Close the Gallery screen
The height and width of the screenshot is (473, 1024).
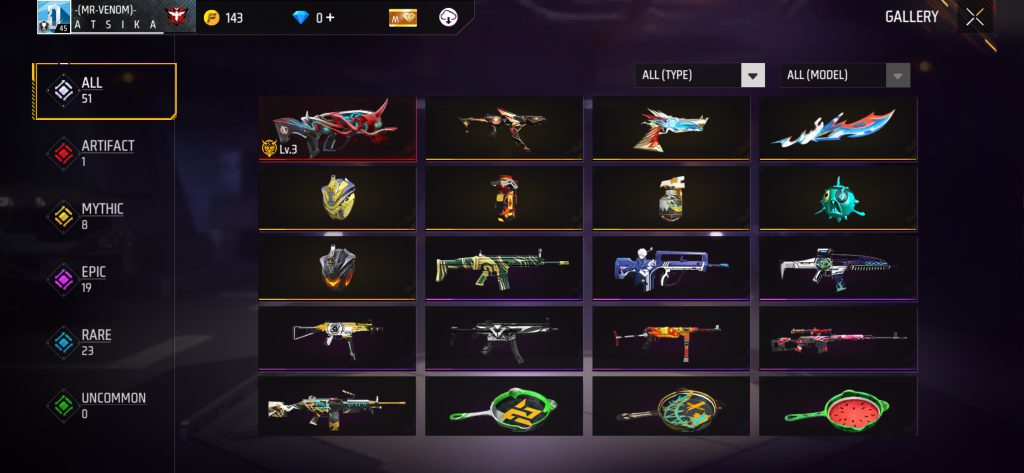point(974,17)
